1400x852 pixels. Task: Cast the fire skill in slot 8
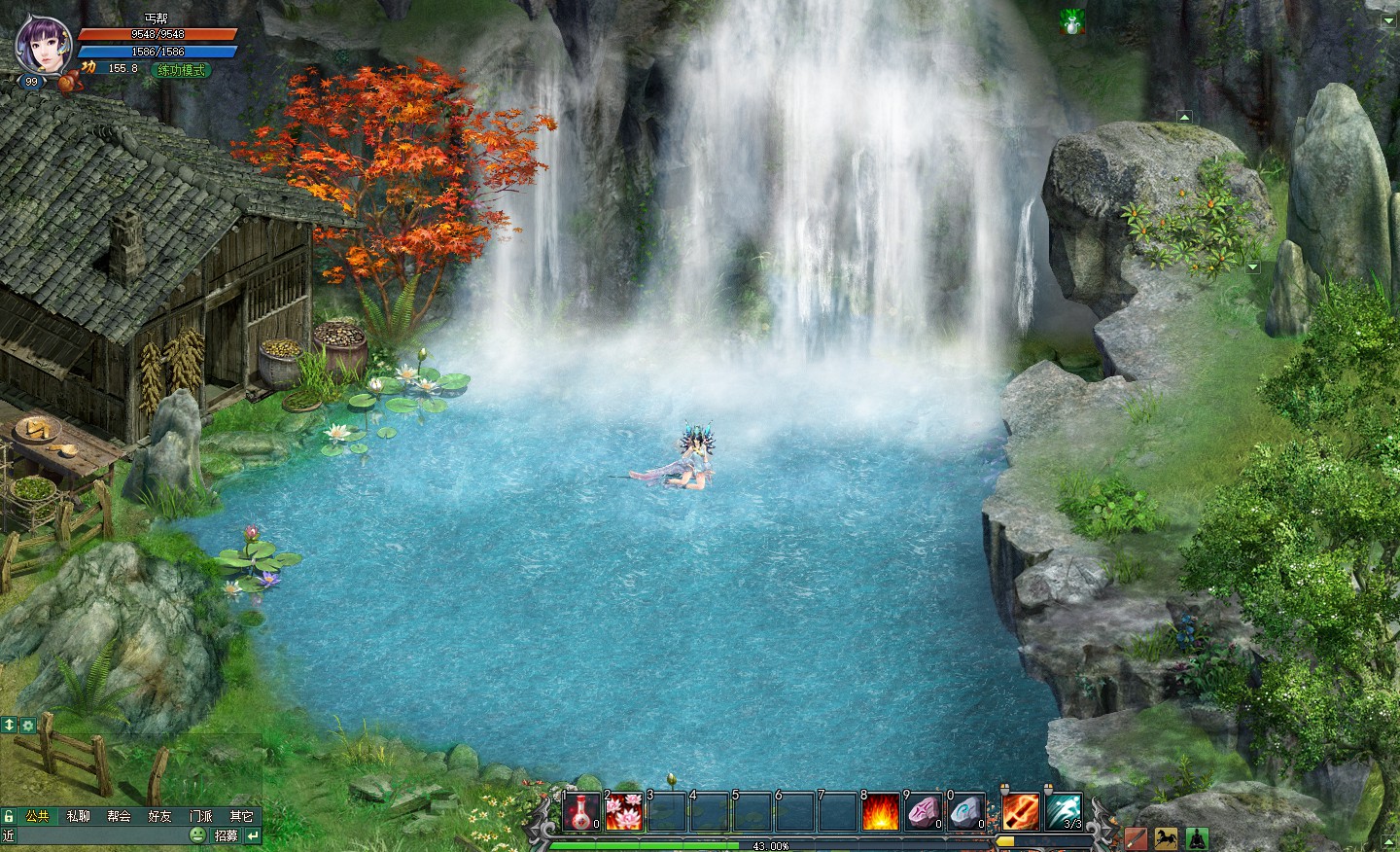pyautogui.click(x=881, y=811)
